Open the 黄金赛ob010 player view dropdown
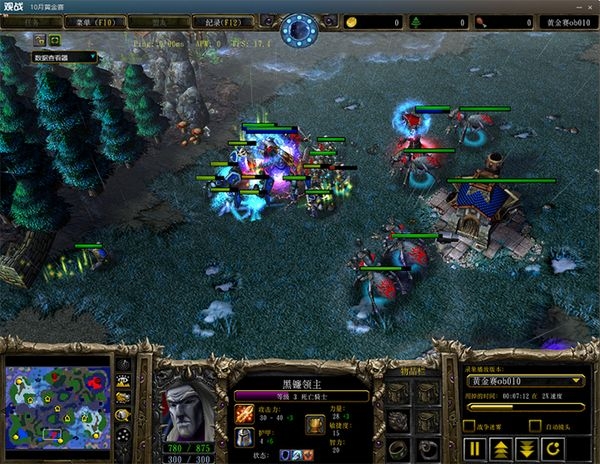600x464 pixels. 525,381
